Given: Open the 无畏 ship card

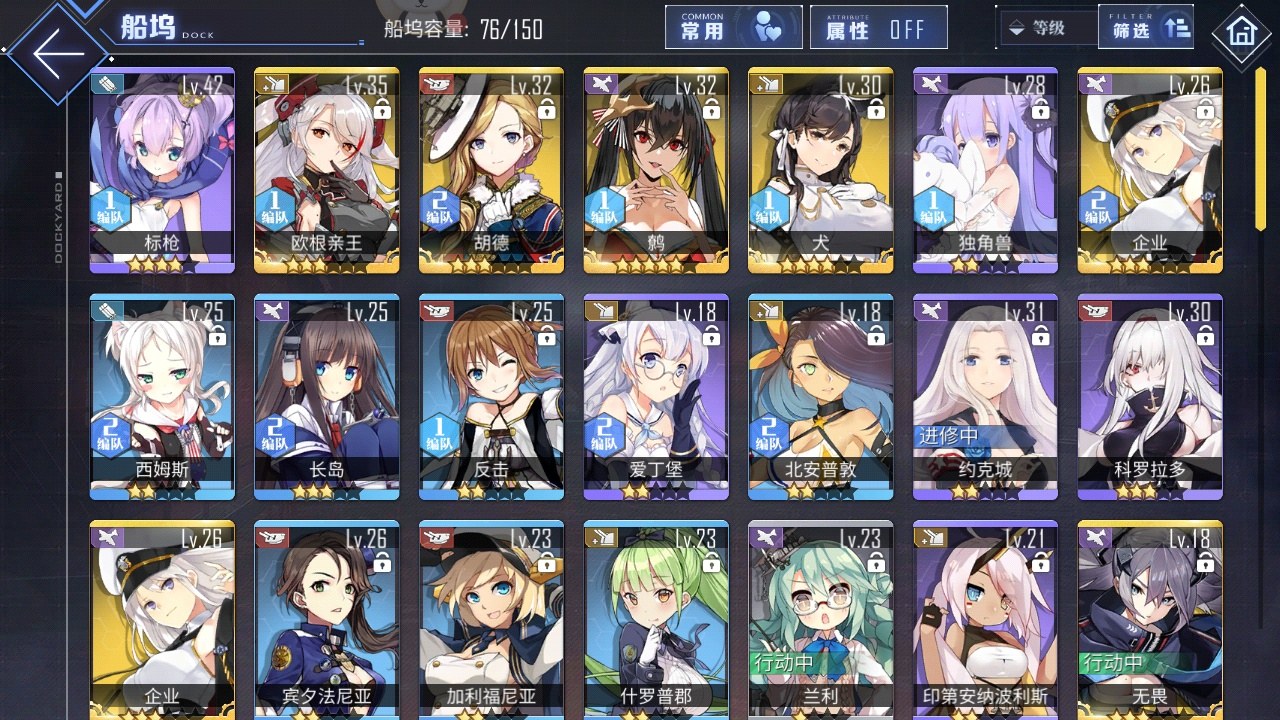Looking at the screenshot, I should point(1149,620).
